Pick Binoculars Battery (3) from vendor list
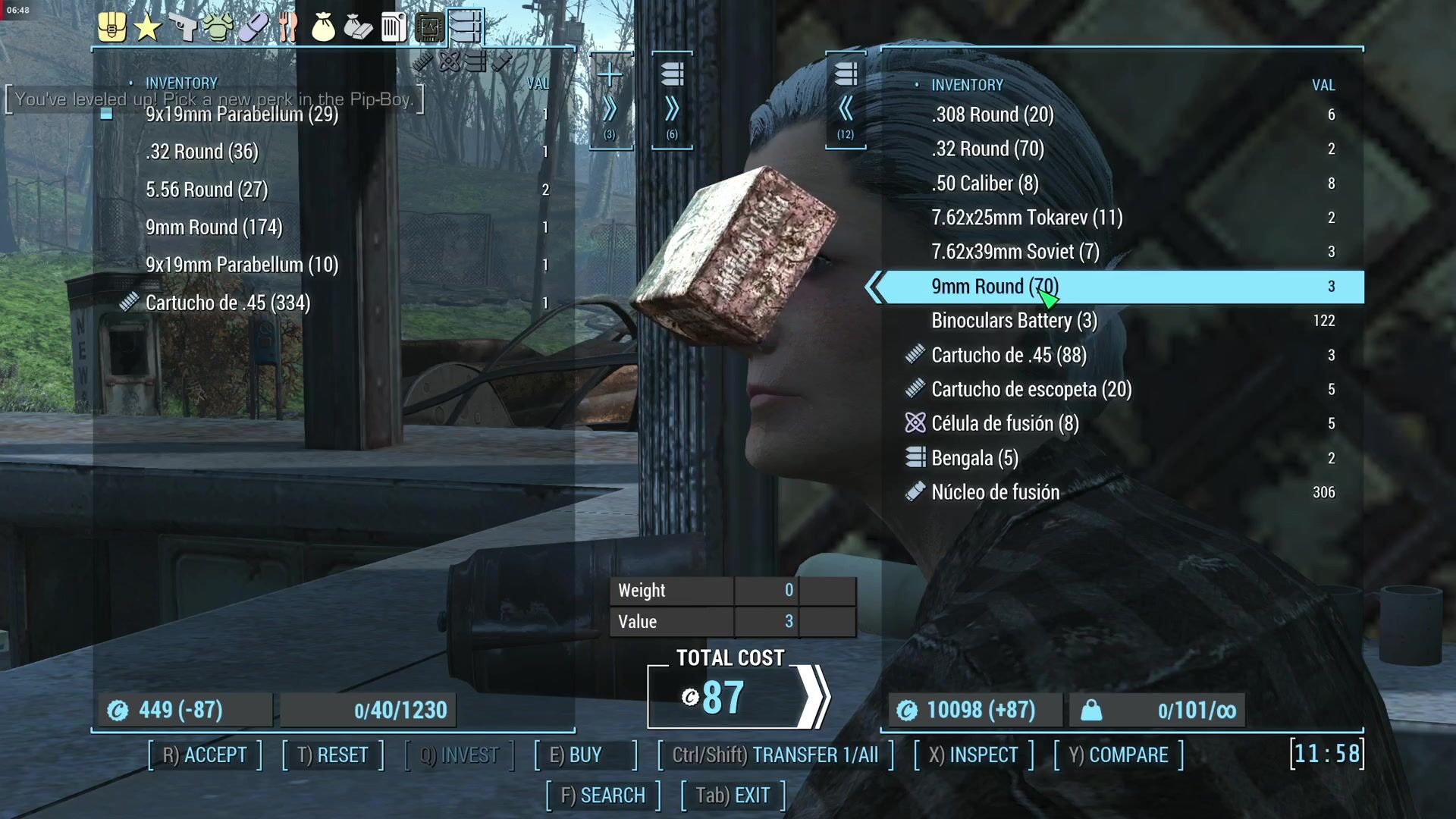 coord(1014,321)
